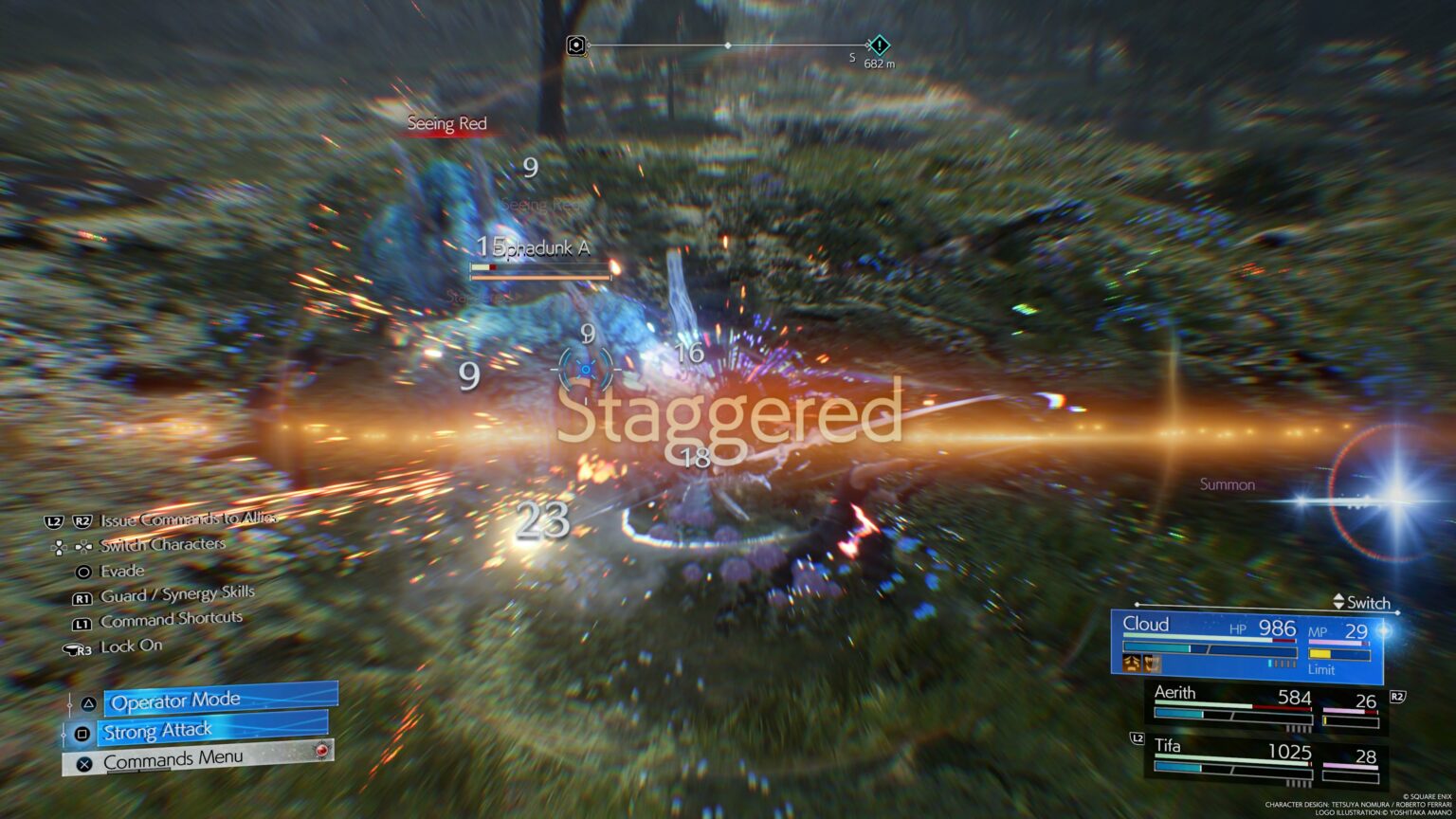1456x819 pixels.
Task: Click the quest objective marker on compass
Action: (x=879, y=45)
